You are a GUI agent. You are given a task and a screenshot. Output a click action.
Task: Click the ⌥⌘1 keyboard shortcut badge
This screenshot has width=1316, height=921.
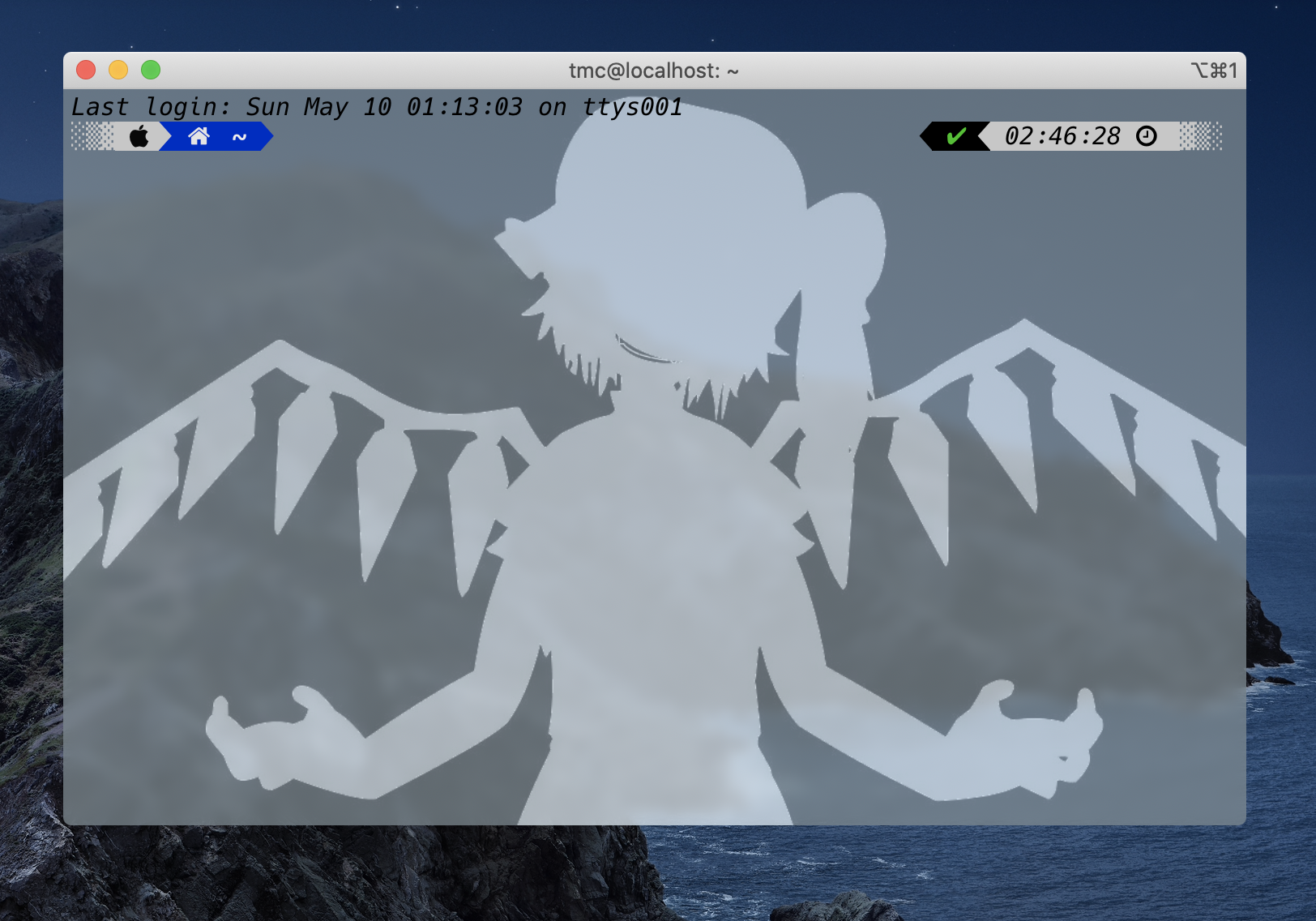(1212, 71)
